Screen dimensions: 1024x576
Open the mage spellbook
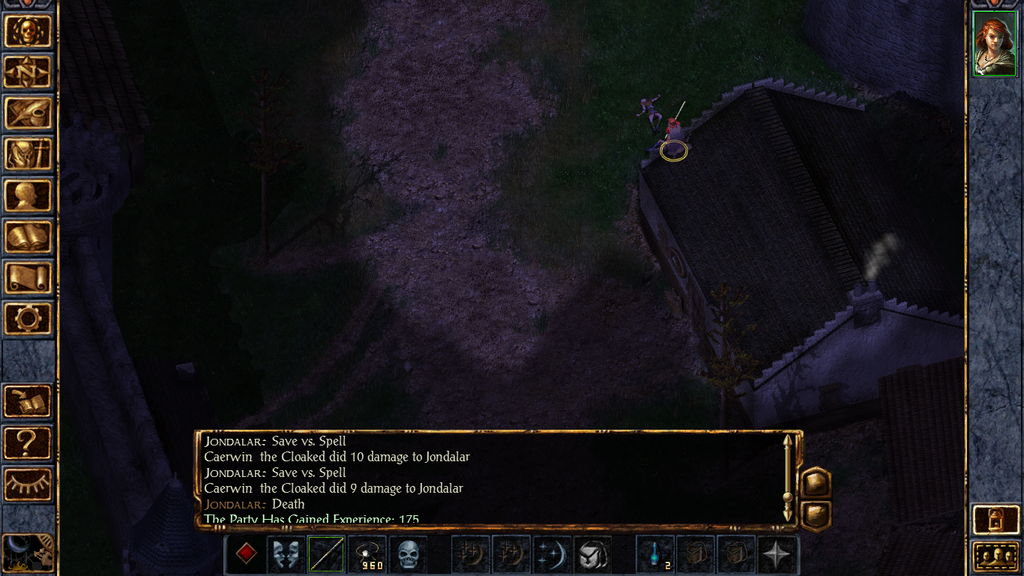tap(27, 236)
